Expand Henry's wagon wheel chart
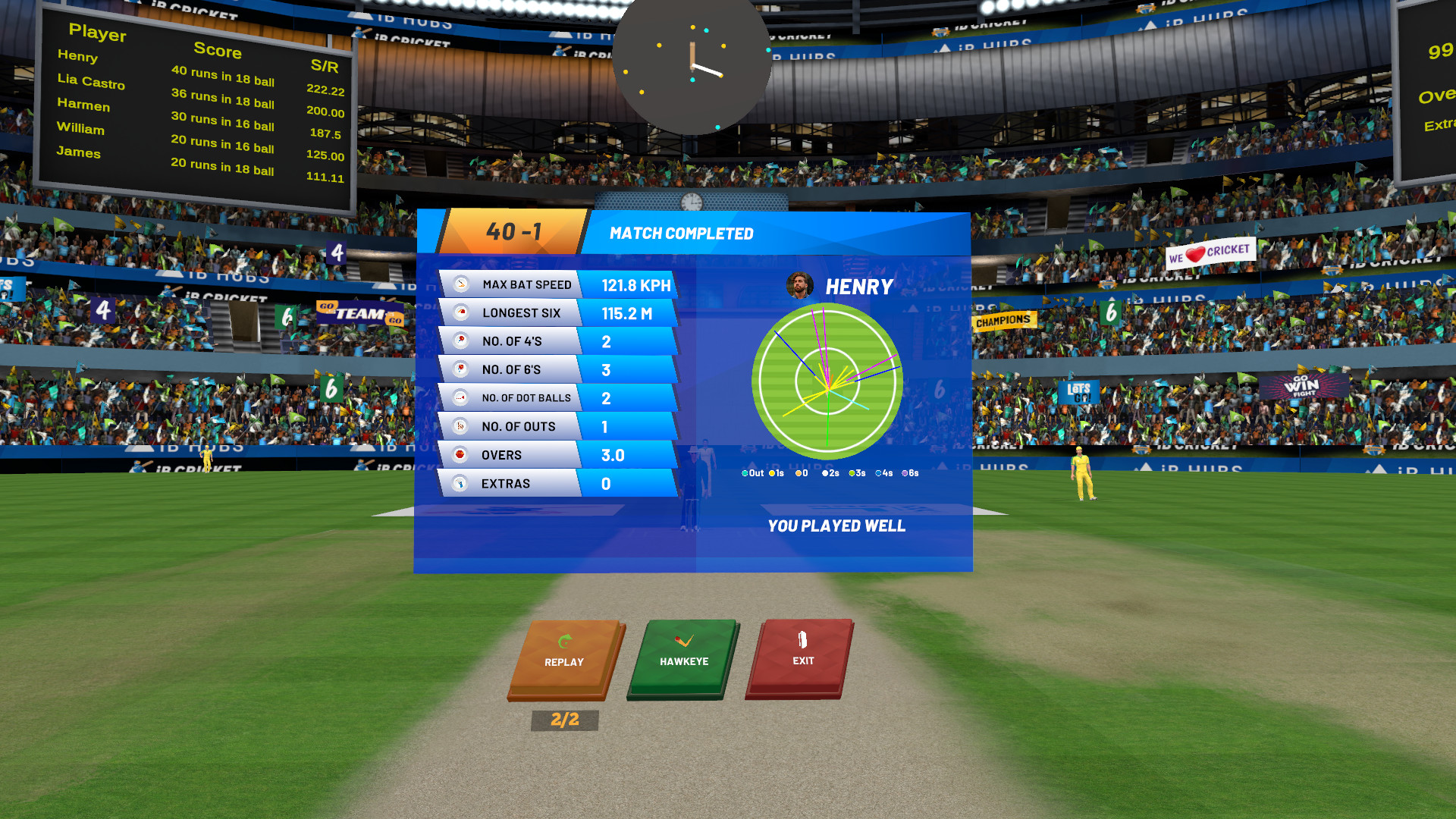Screen dimensions: 1456x819 827,379
